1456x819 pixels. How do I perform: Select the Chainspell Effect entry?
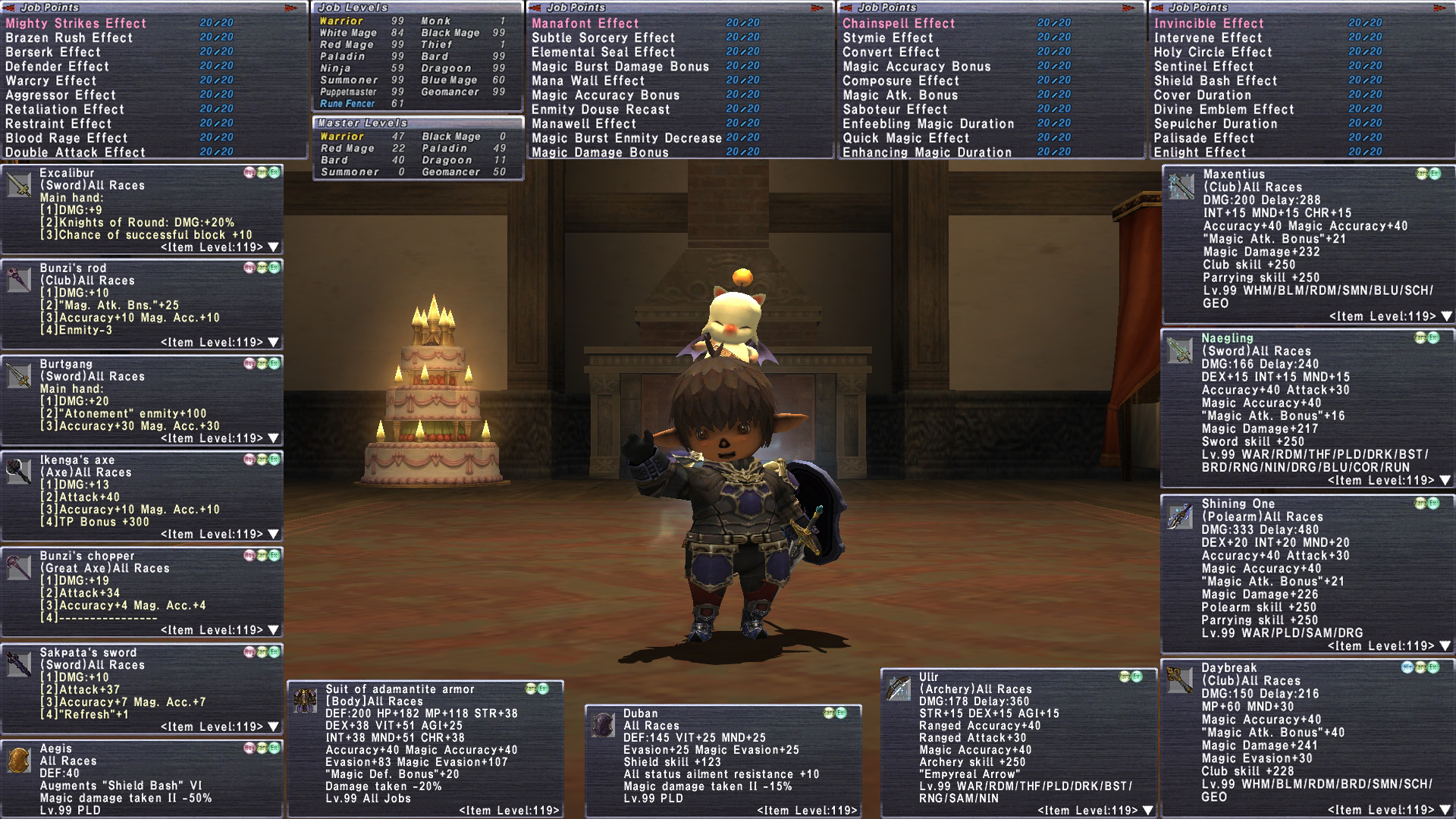point(899,24)
